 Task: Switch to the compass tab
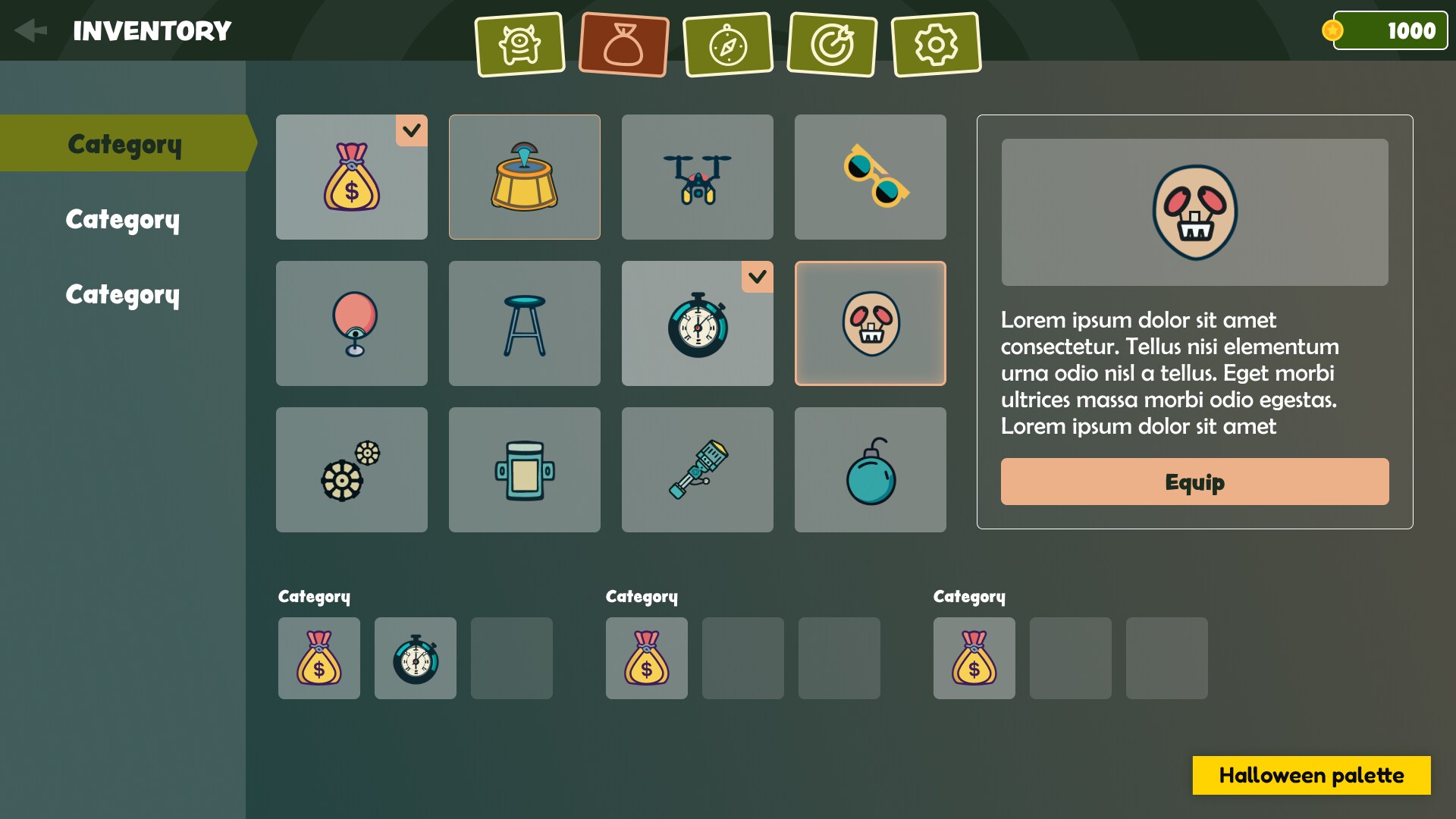(x=728, y=44)
